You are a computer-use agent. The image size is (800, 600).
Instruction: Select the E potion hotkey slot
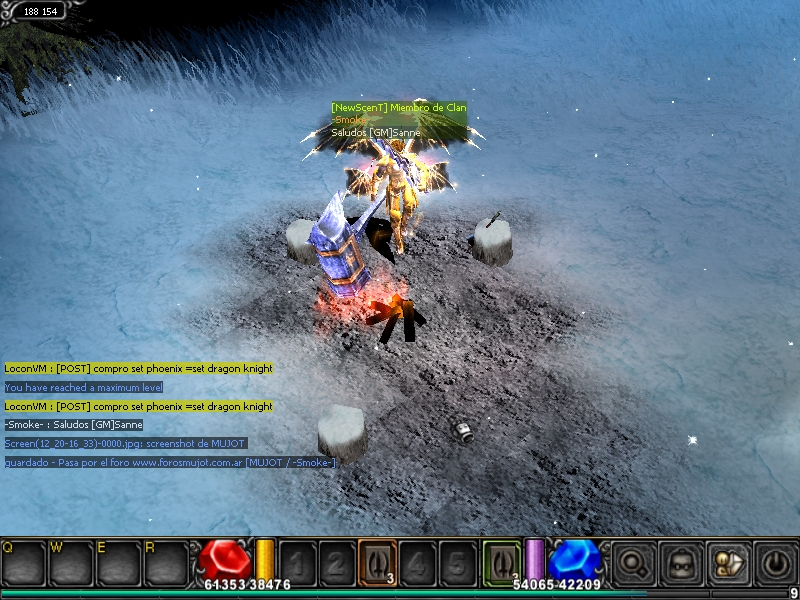(117, 563)
